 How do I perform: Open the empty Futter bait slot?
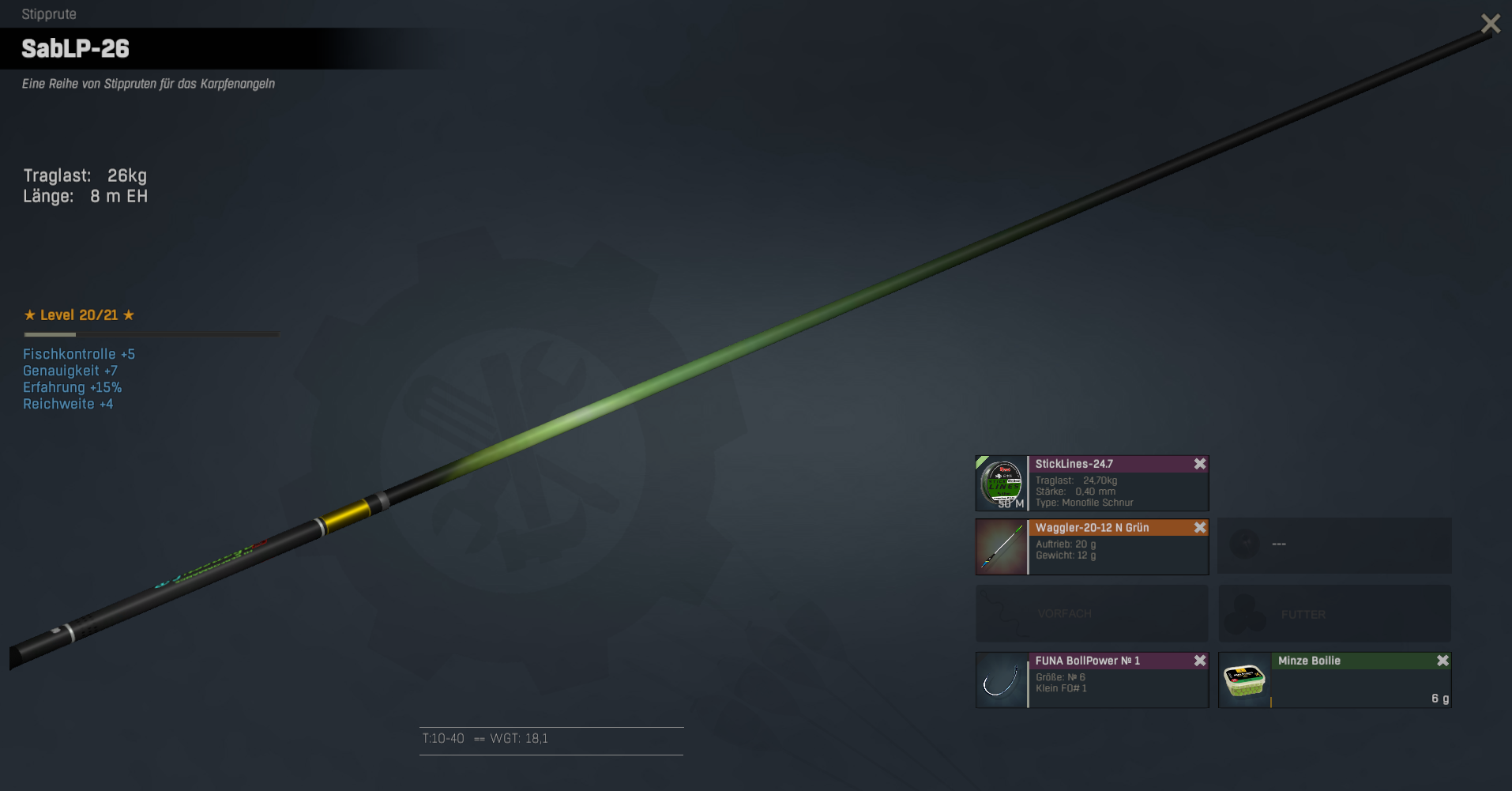tap(1334, 613)
